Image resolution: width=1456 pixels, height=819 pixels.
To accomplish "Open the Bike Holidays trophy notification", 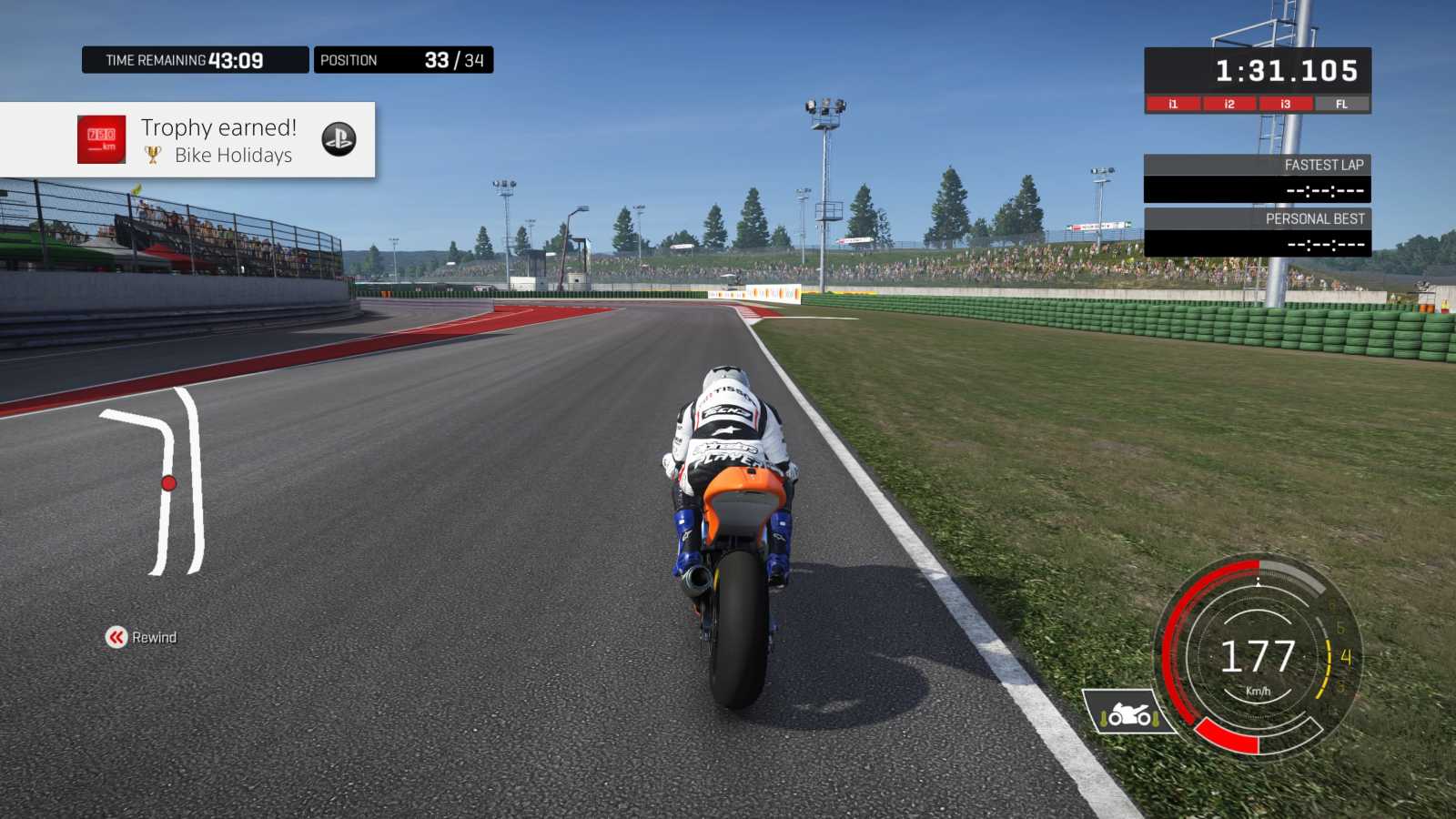I will tap(218, 140).
